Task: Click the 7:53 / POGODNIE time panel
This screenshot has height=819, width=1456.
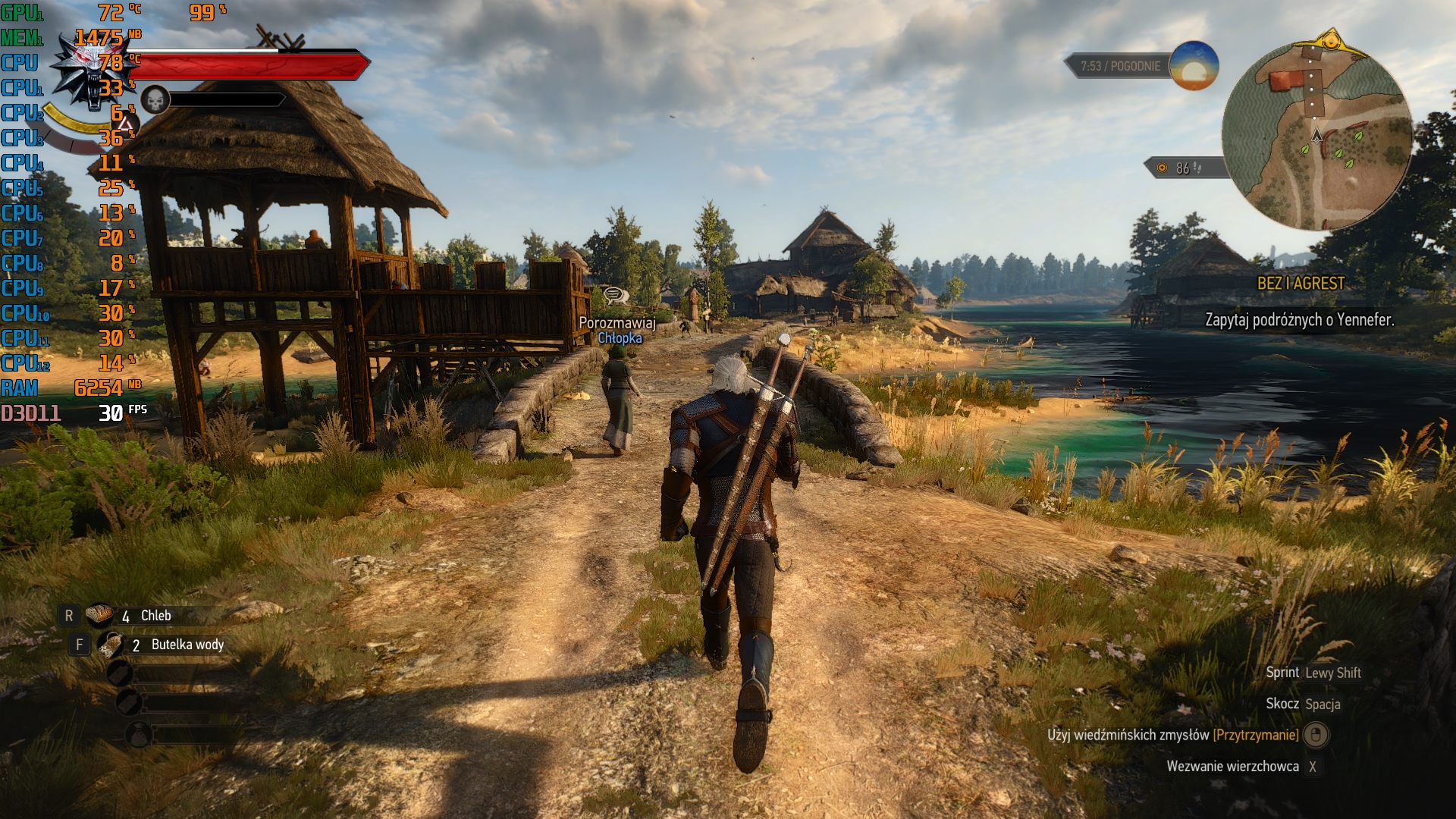Action: coord(1119,67)
